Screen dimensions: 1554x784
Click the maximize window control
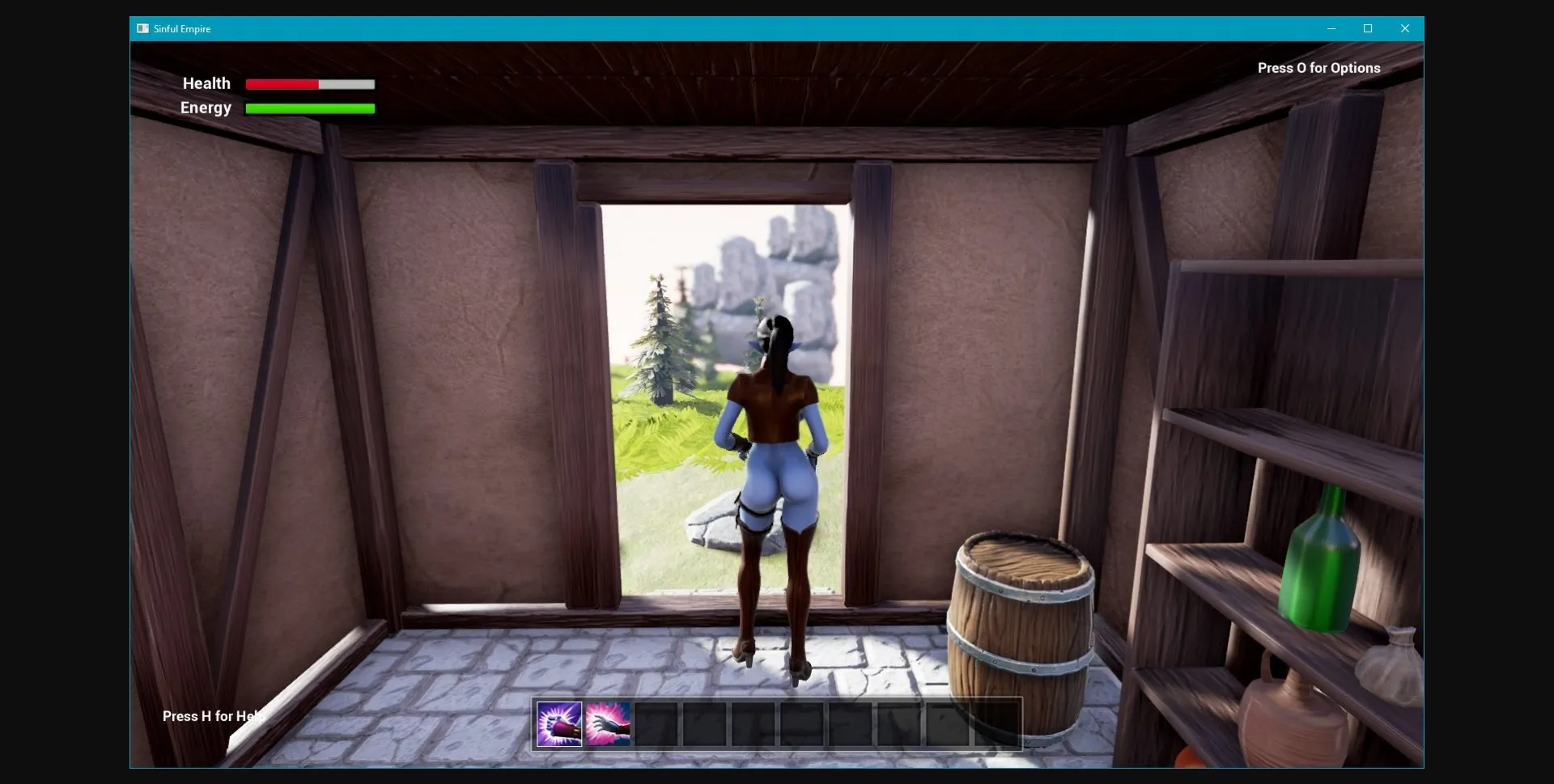point(1369,28)
